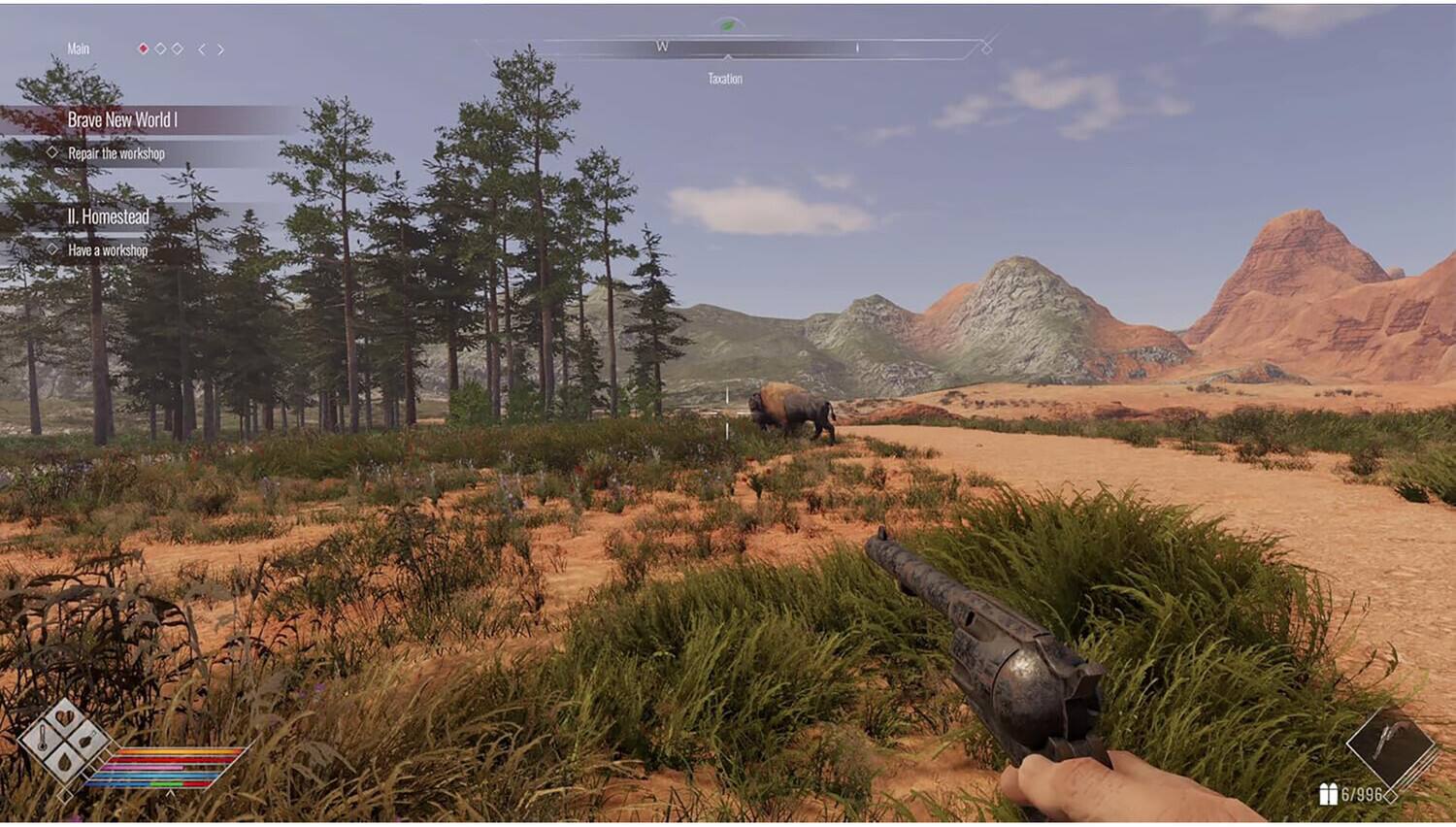The height and width of the screenshot is (827, 1456).
Task: Click the heart health status icon
Action: pos(65,719)
